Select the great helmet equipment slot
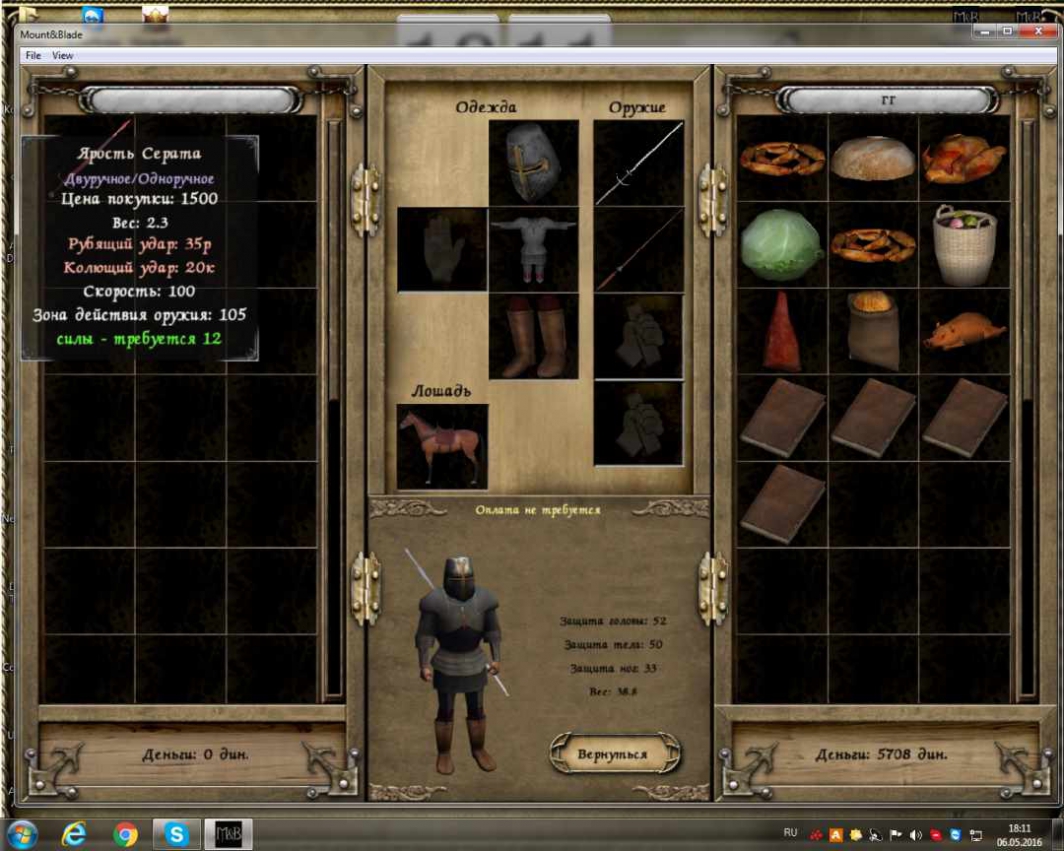1064x851 pixels. pos(533,163)
